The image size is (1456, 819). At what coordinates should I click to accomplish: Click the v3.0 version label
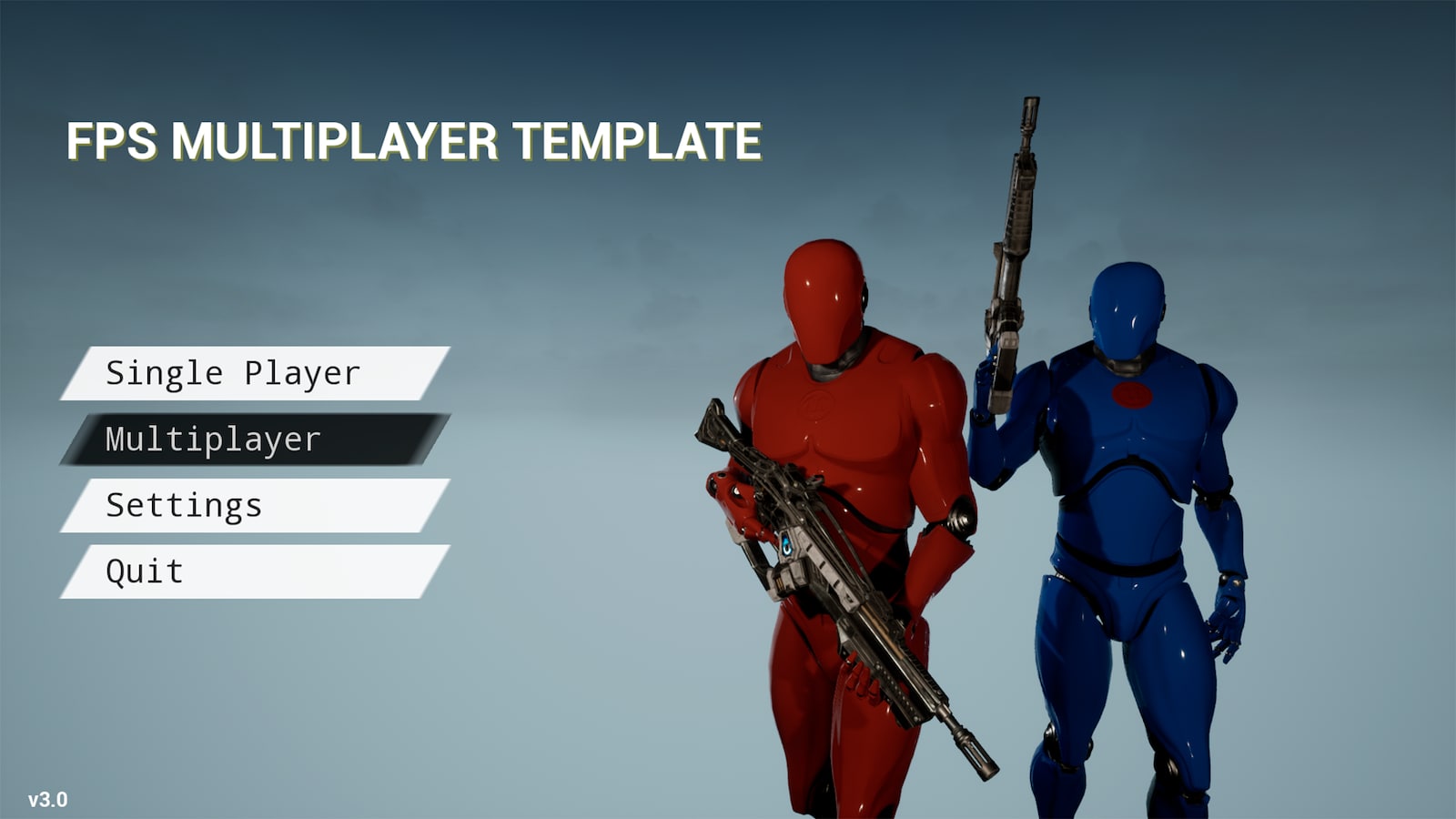[x=45, y=801]
